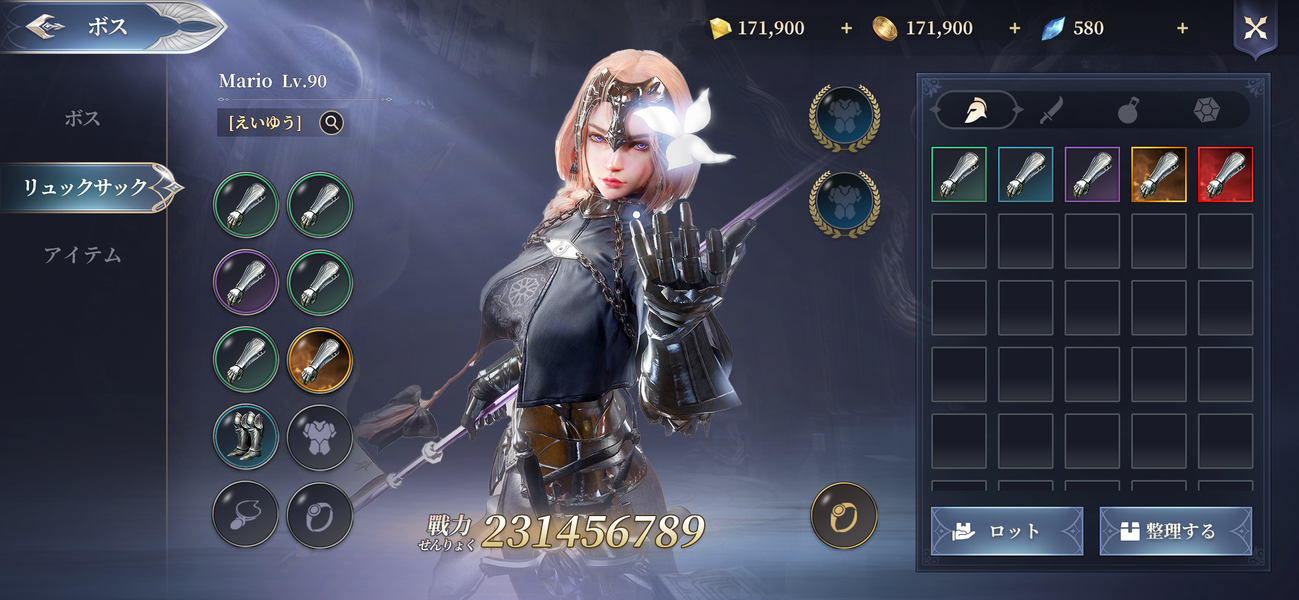Click the ロット button
Screen dimensions: 1299x600
pos(1006,531)
